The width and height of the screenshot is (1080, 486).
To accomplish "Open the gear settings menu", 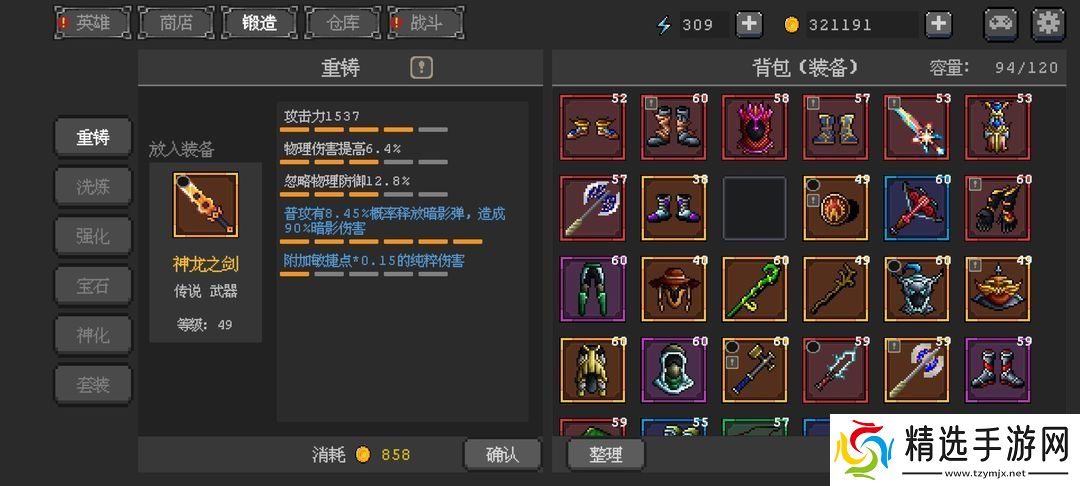I will click(1048, 23).
